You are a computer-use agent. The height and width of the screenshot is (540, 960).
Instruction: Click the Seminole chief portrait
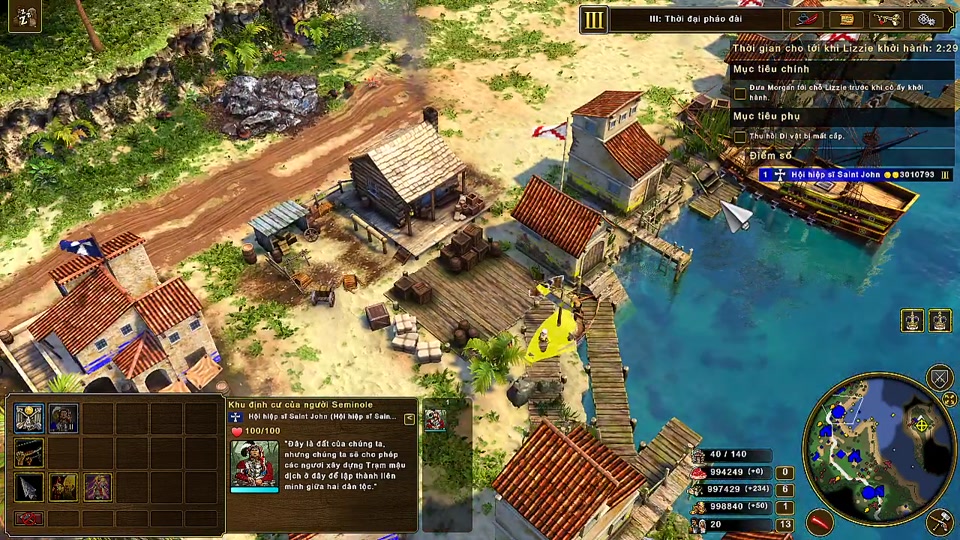pos(254,463)
